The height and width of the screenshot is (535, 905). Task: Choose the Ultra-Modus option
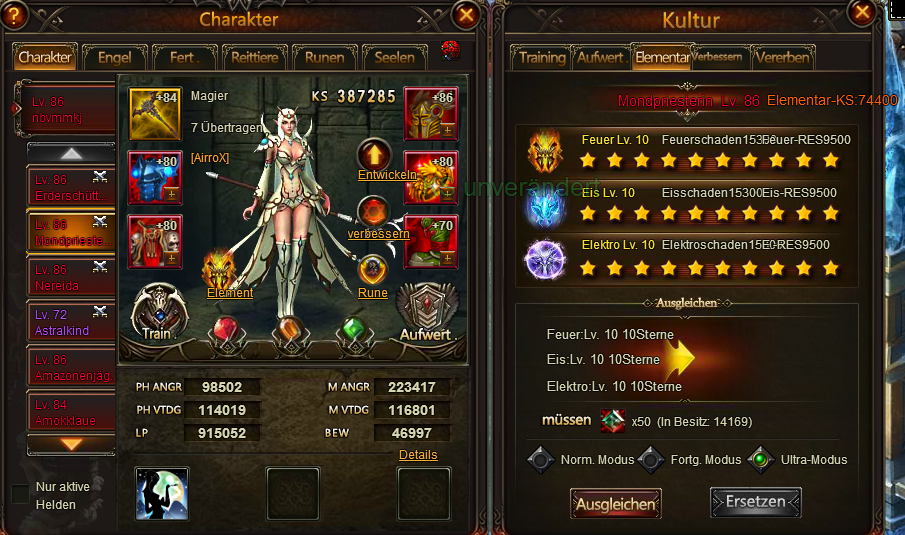tap(762, 460)
